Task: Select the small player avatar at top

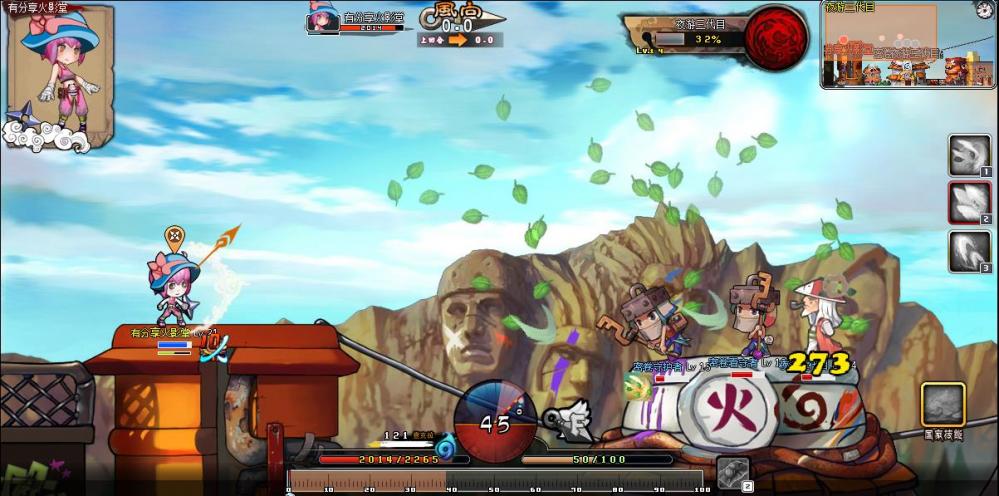Action: pyautogui.click(x=323, y=20)
